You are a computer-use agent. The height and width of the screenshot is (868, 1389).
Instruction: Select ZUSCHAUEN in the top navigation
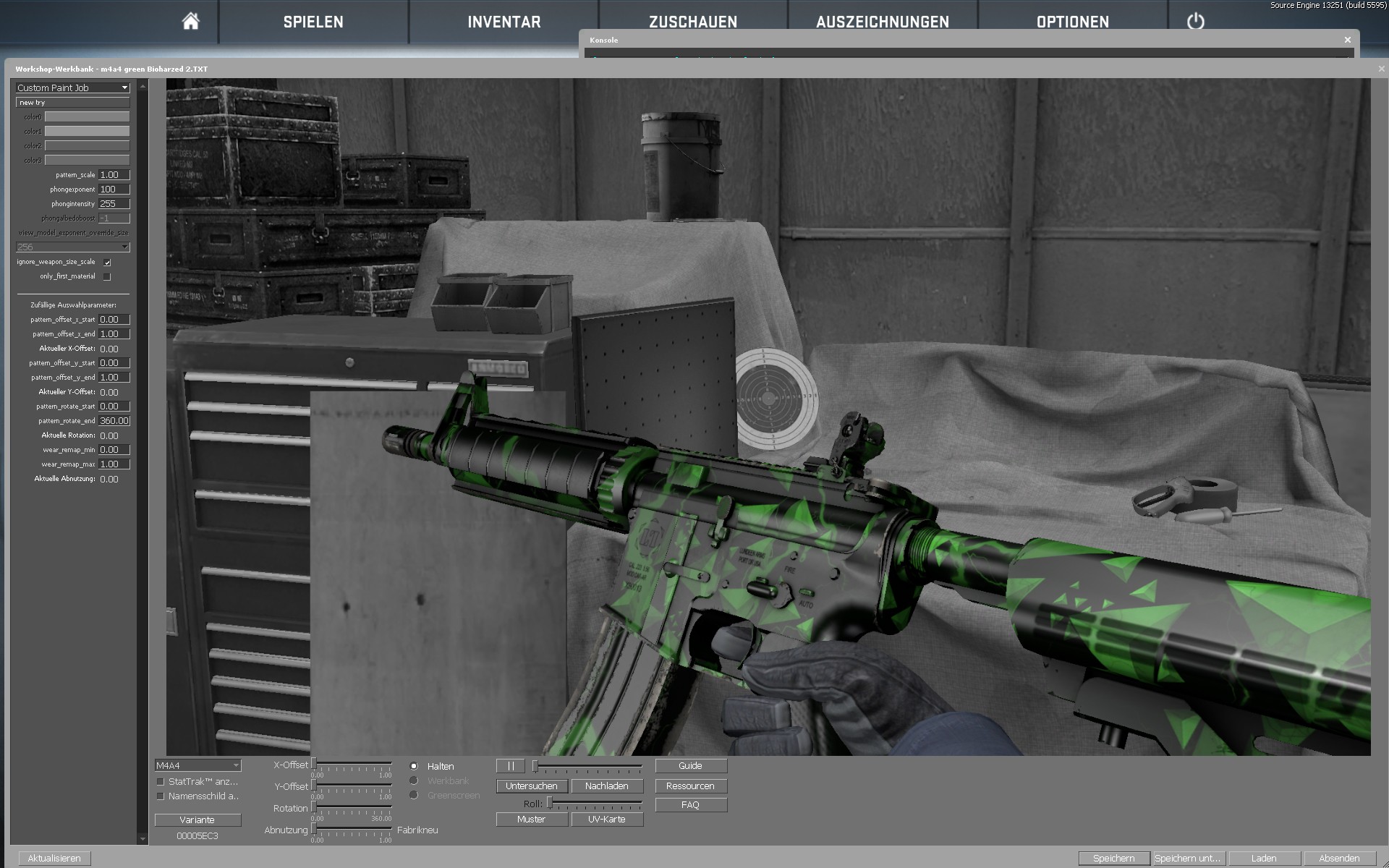[x=694, y=22]
